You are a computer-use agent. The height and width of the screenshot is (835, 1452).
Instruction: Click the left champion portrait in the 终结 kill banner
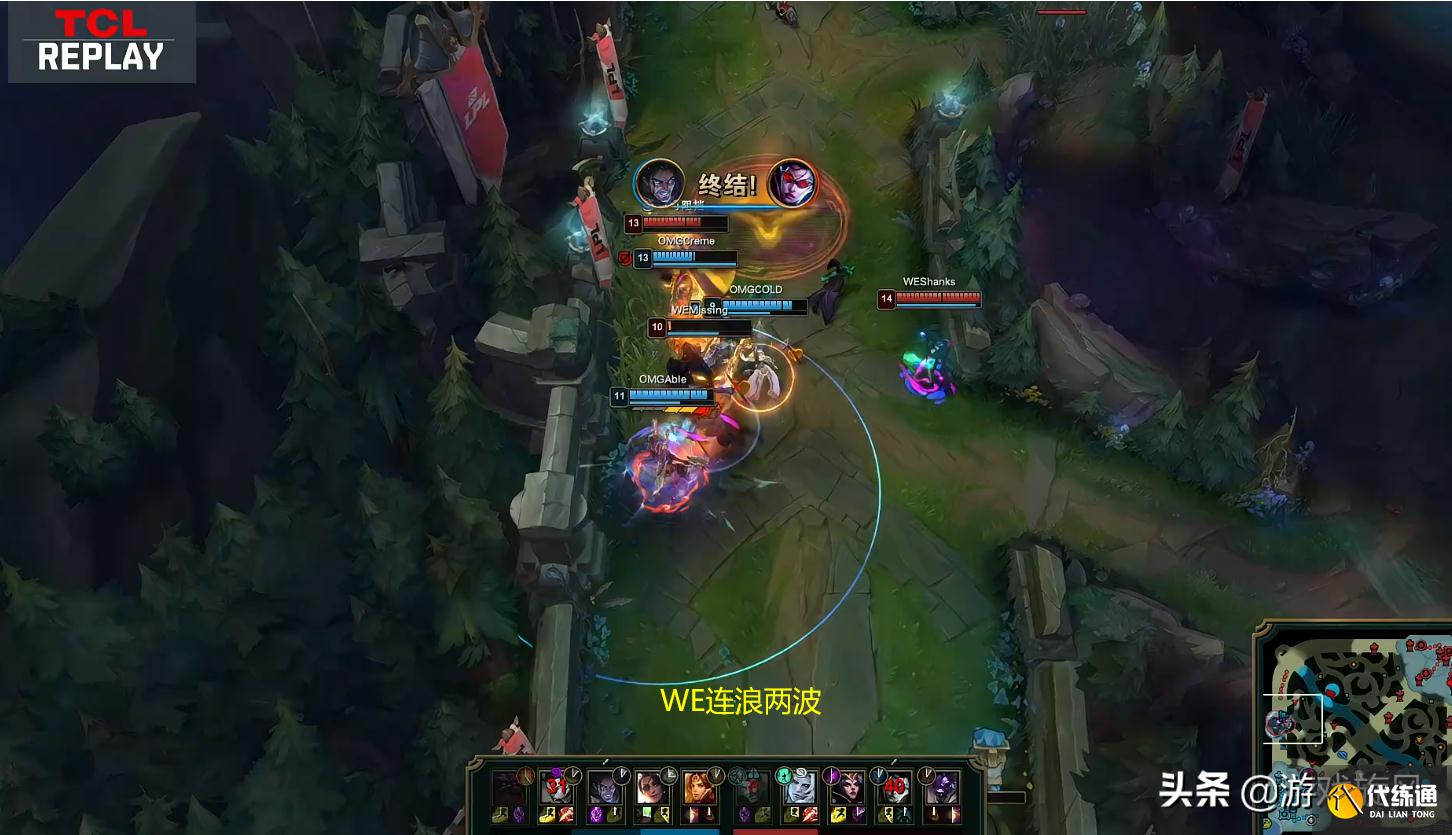point(658,182)
